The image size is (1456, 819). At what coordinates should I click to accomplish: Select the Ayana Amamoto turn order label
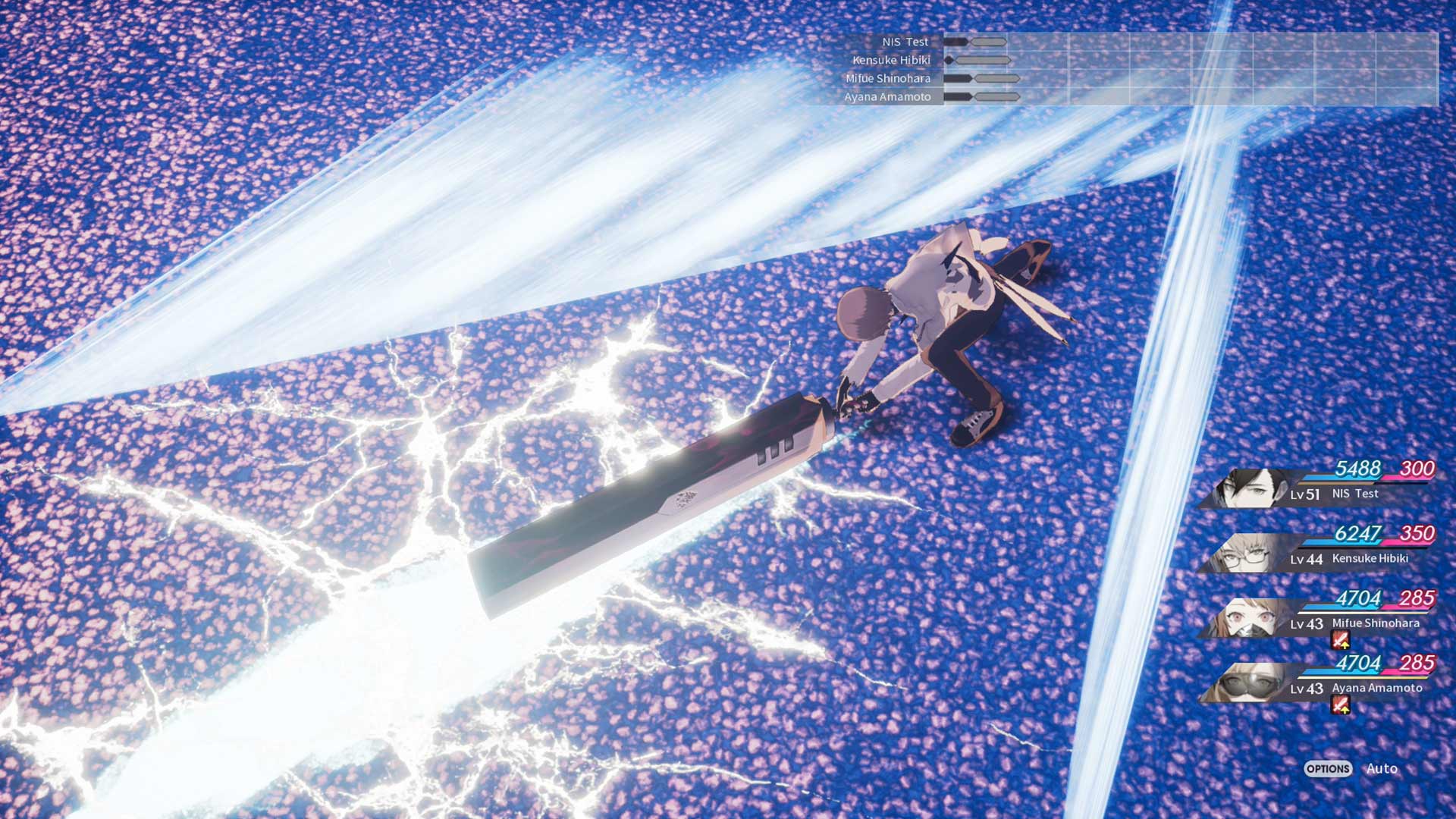[x=887, y=96]
